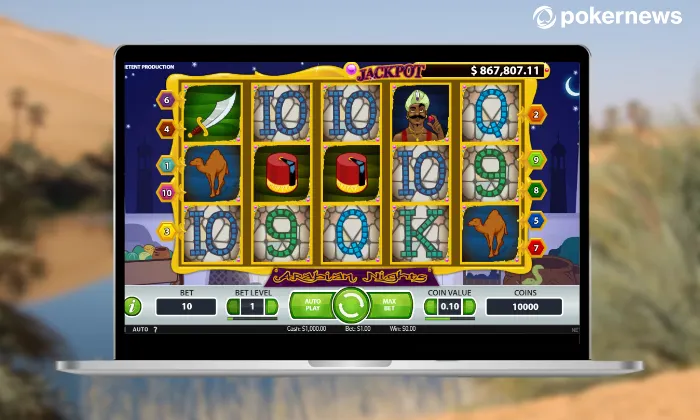
Task: Select payline marker number 4
Action: pos(165,128)
